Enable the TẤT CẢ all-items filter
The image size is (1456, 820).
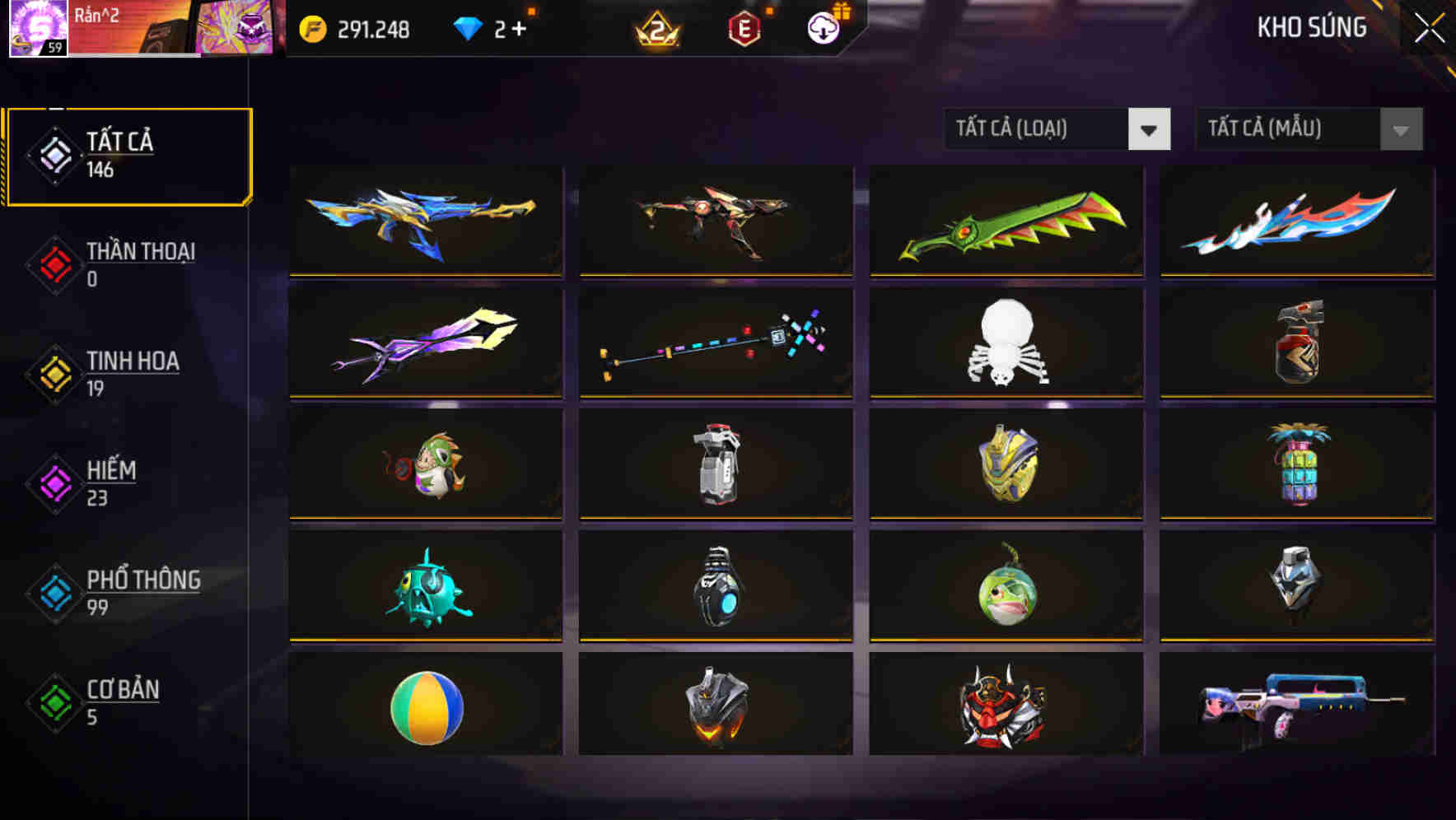(128, 155)
